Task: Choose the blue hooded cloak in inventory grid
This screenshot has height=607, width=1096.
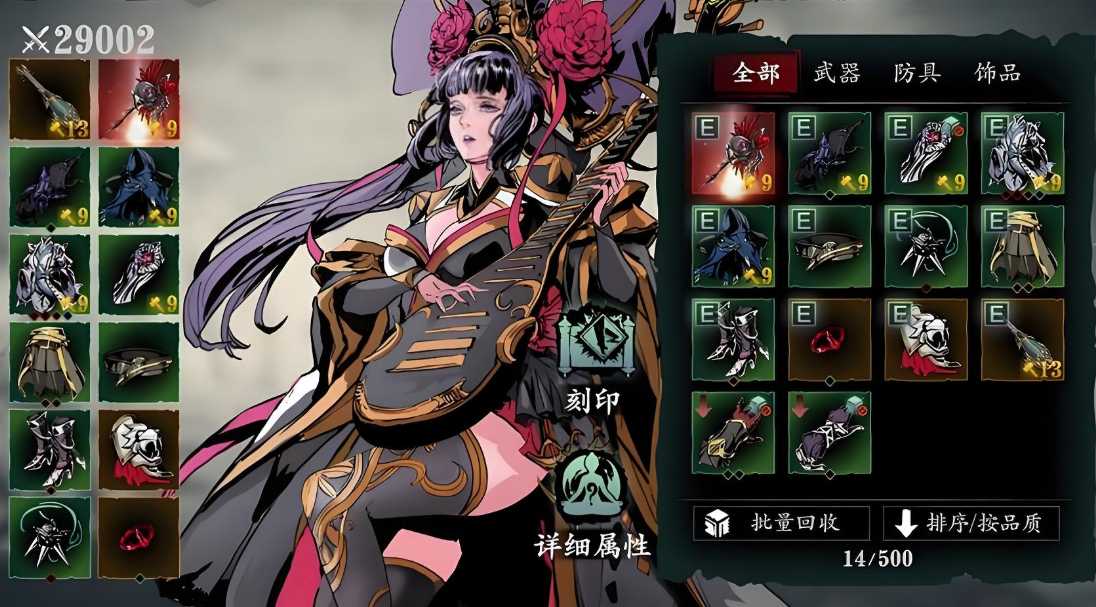Action: 733,245
